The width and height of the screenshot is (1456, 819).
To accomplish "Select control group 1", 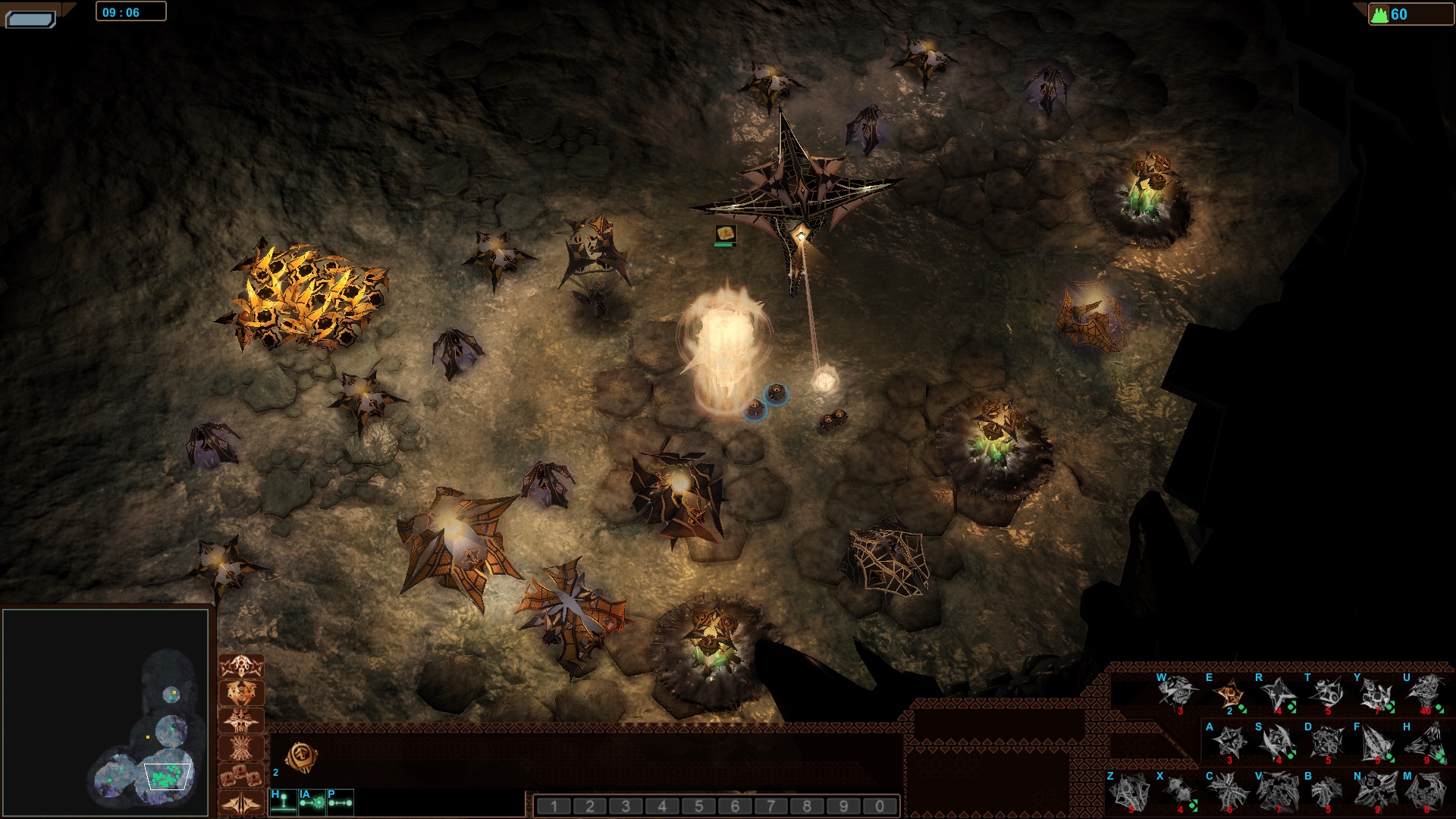I will [x=554, y=806].
